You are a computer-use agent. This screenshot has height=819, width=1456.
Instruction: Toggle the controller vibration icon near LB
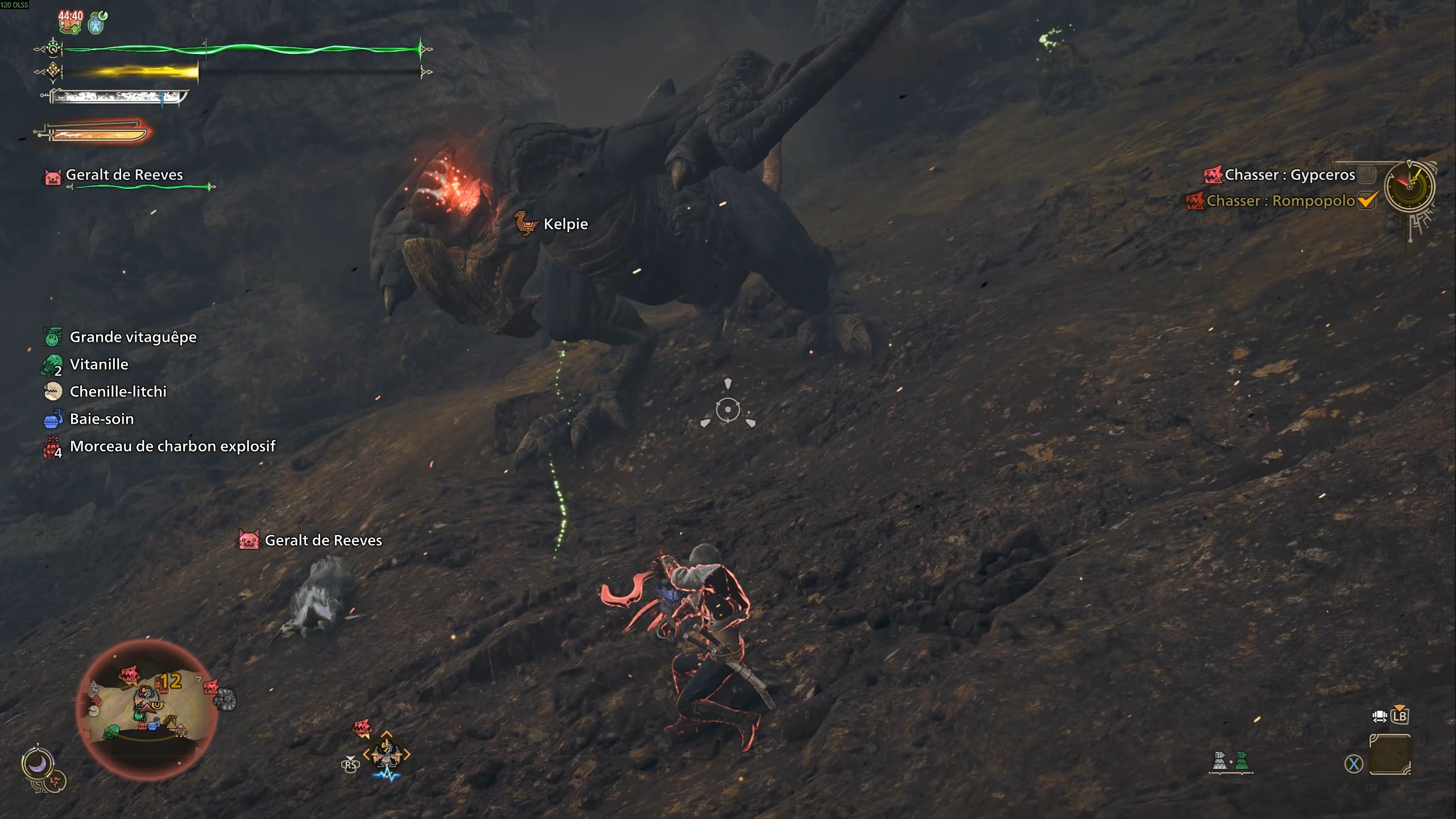(x=1380, y=718)
